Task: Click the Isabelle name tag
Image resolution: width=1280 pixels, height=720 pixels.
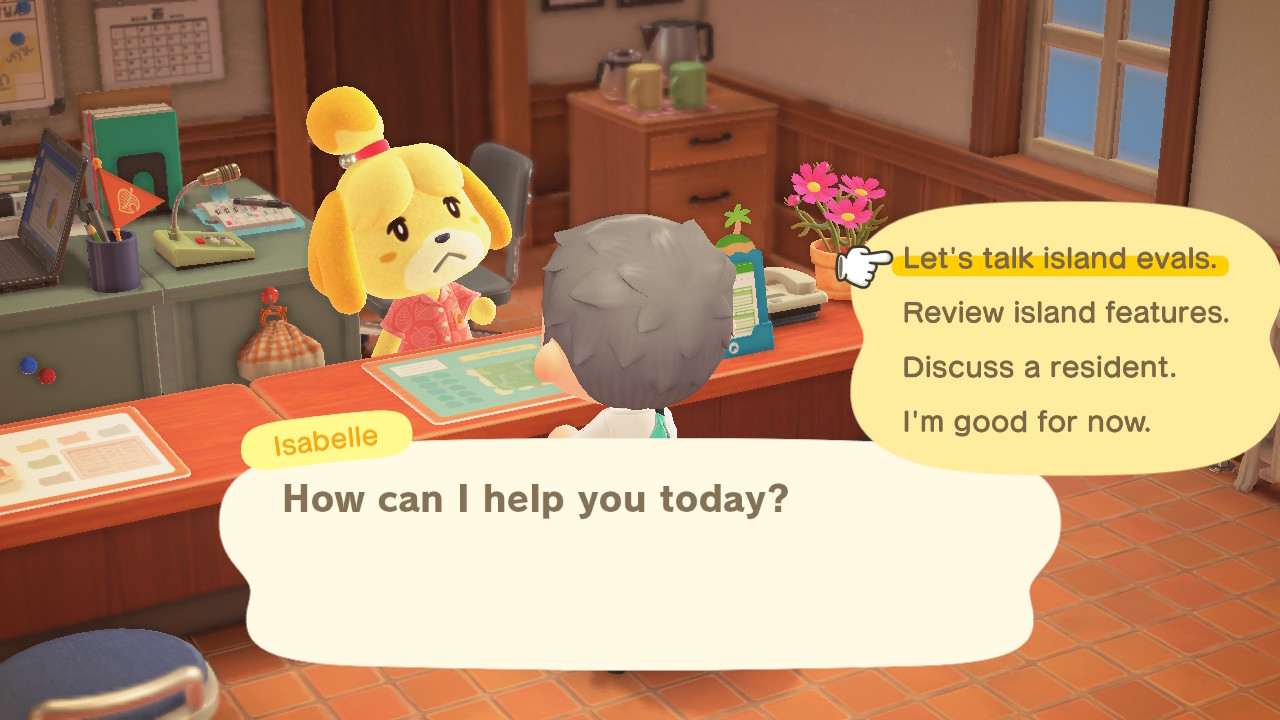Action: 326,436
